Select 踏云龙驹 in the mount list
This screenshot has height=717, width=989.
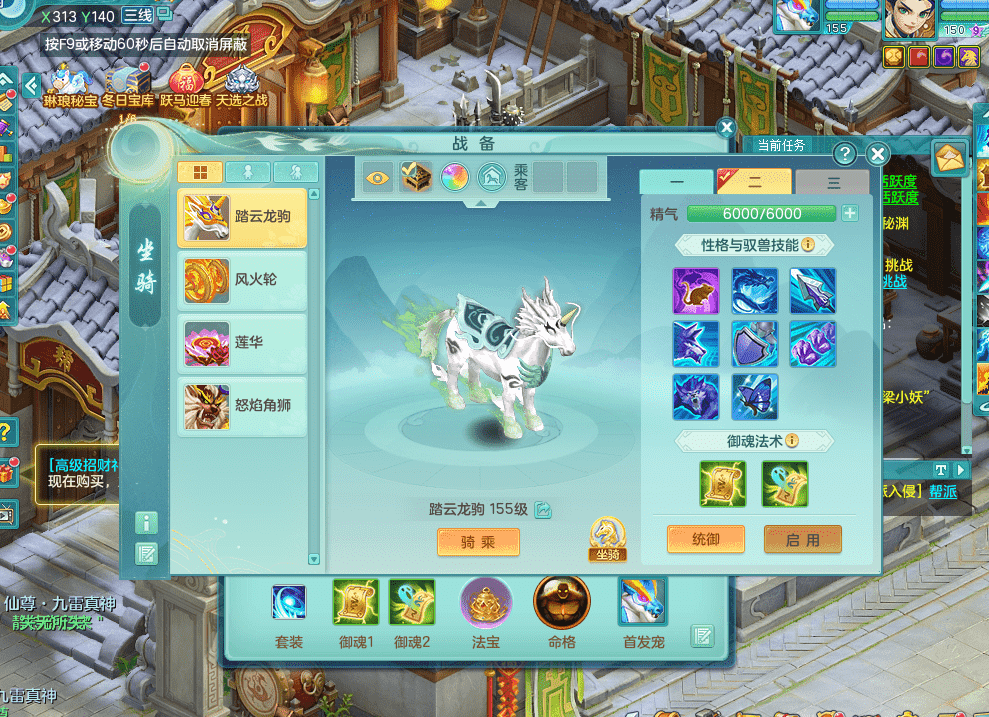(242, 217)
